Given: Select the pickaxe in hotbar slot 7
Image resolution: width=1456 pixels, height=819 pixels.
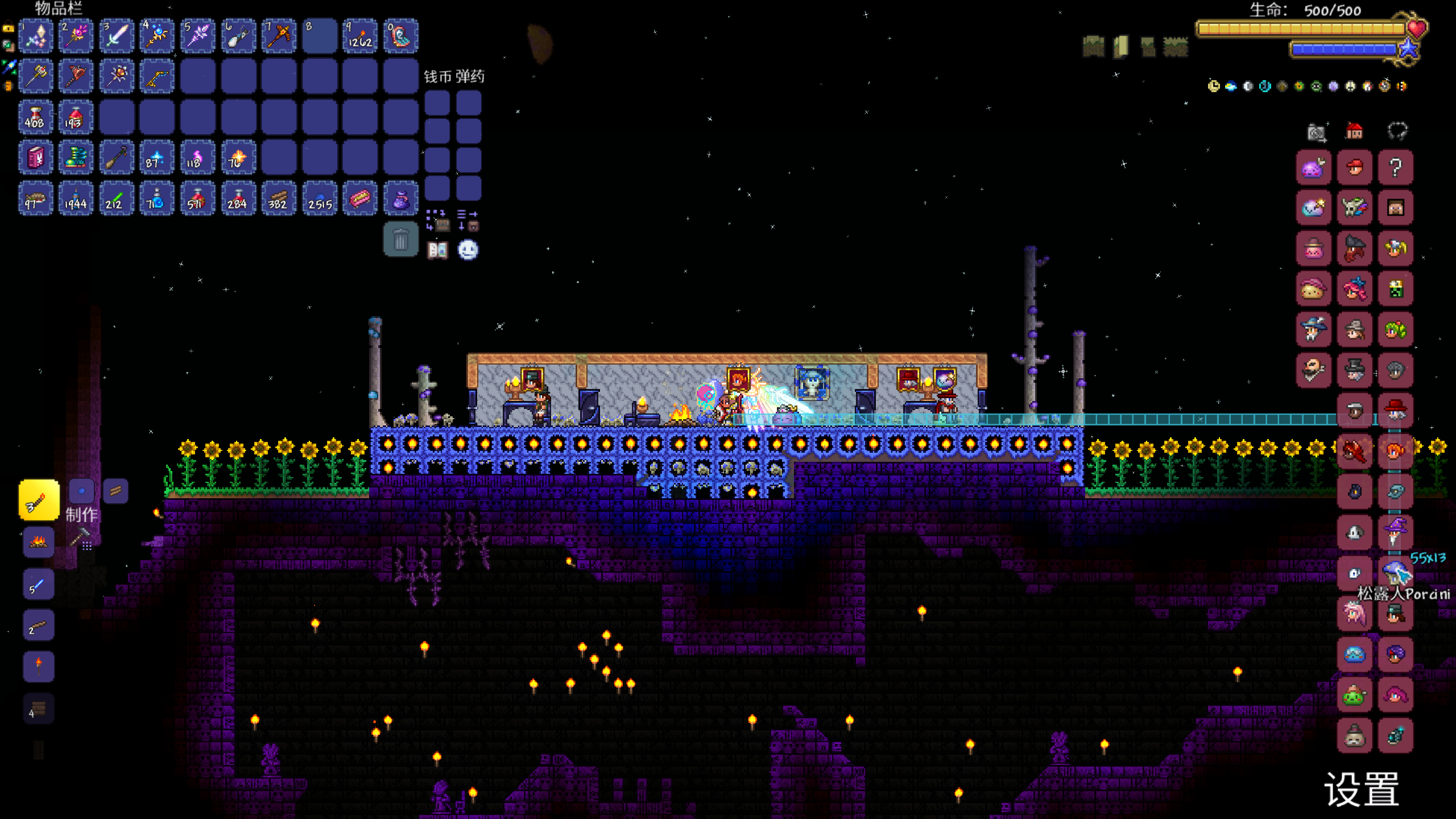Looking at the screenshot, I should point(279,36).
